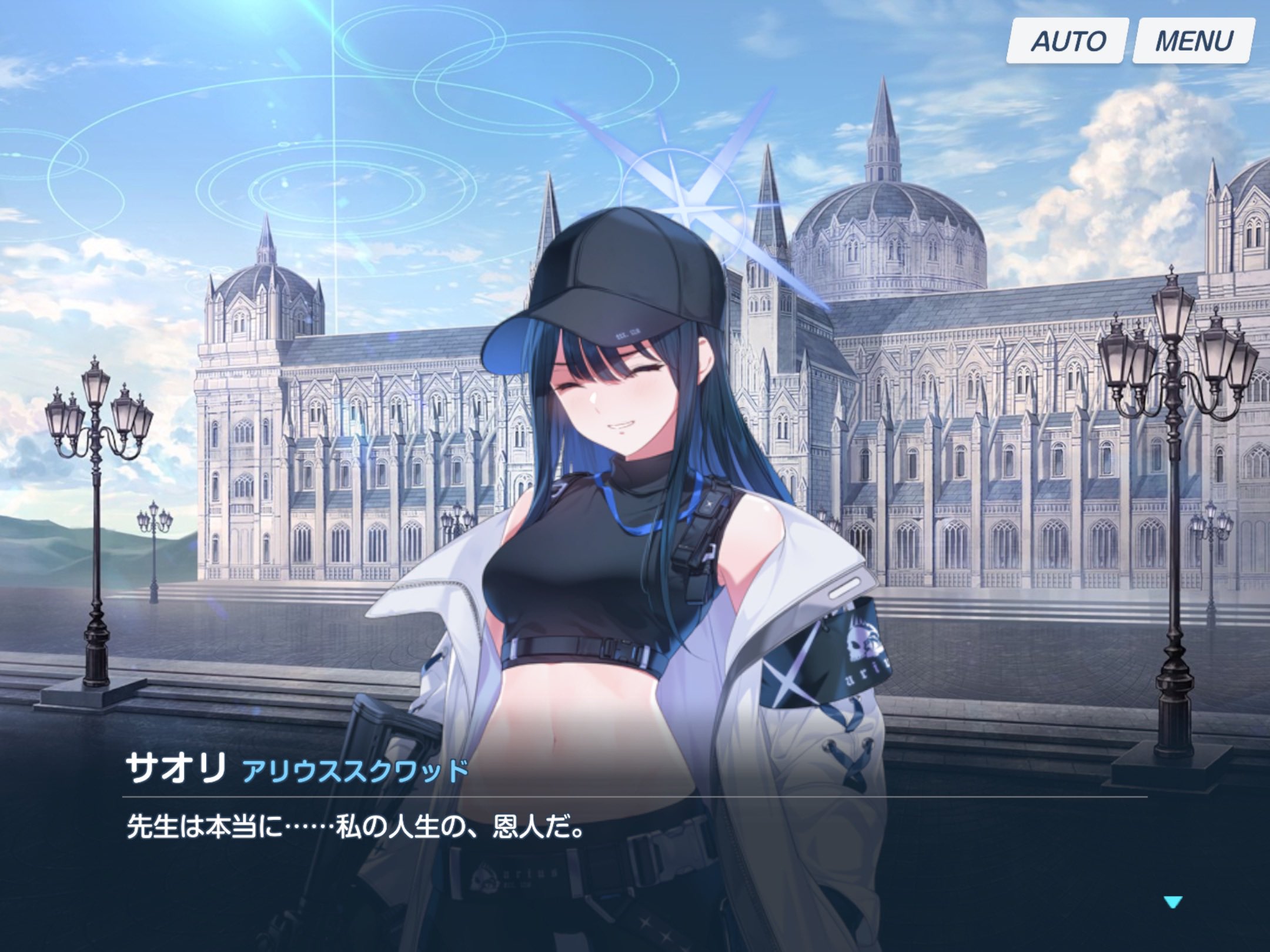Open the MENU button
Viewport: 1270px width, 952px height.
point(1193,41)
